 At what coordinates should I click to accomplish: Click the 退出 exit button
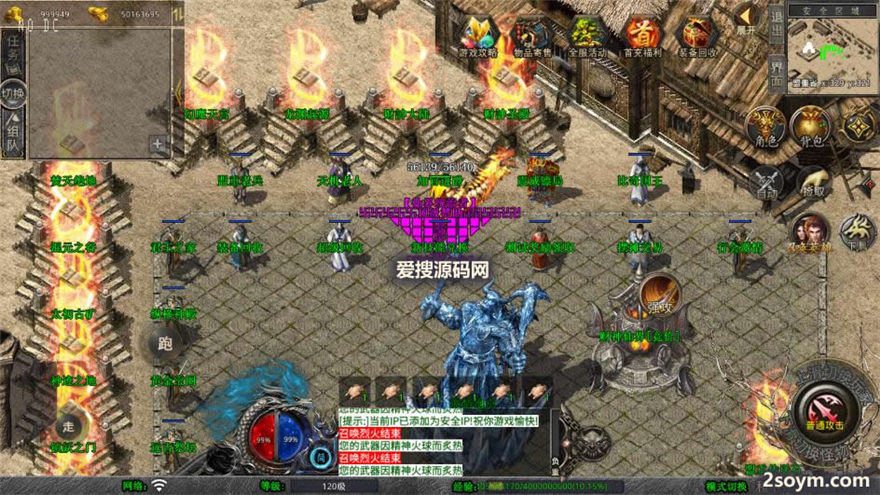coord(776,21)
